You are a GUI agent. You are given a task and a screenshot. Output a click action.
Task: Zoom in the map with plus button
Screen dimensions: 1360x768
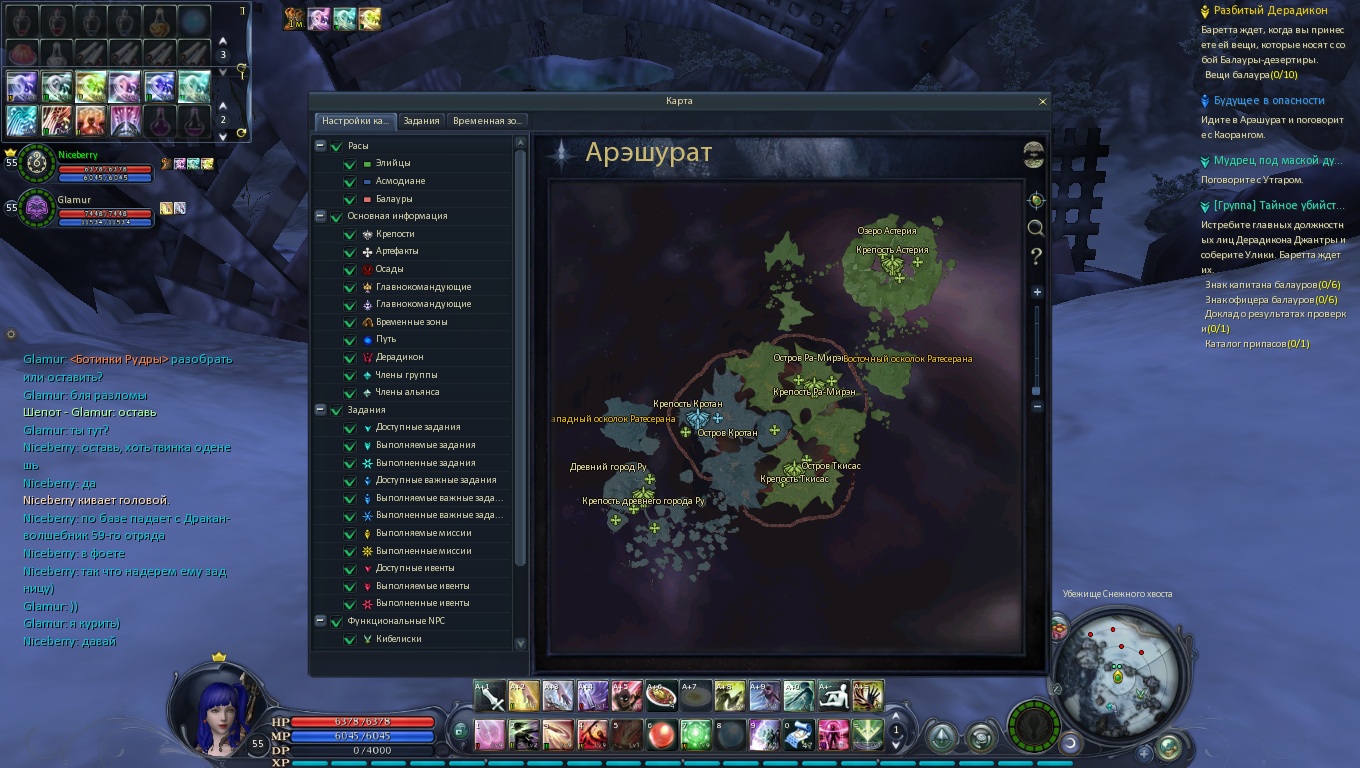(1037, 292)
